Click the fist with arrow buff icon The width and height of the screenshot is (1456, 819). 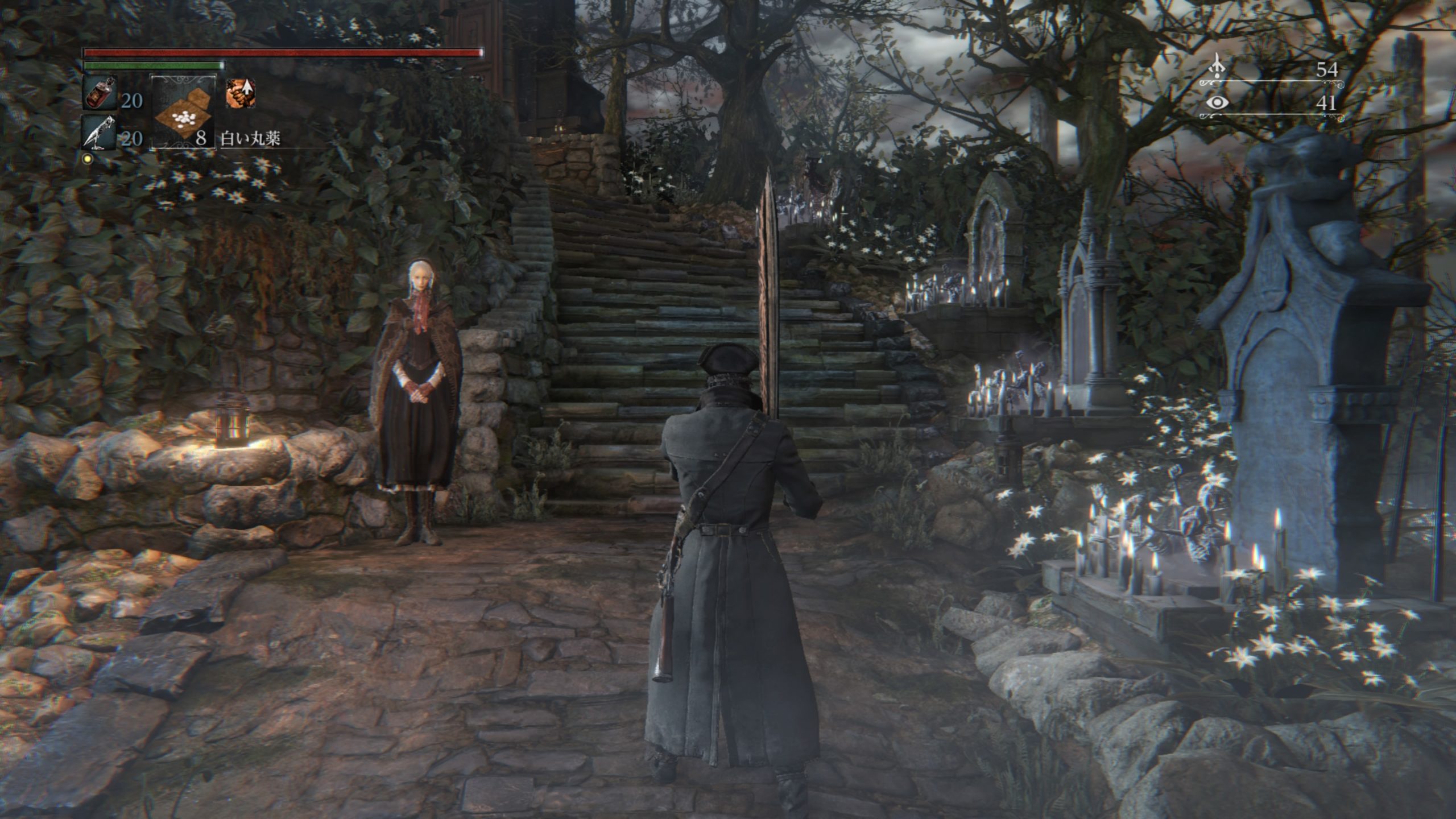pos(240,94)
